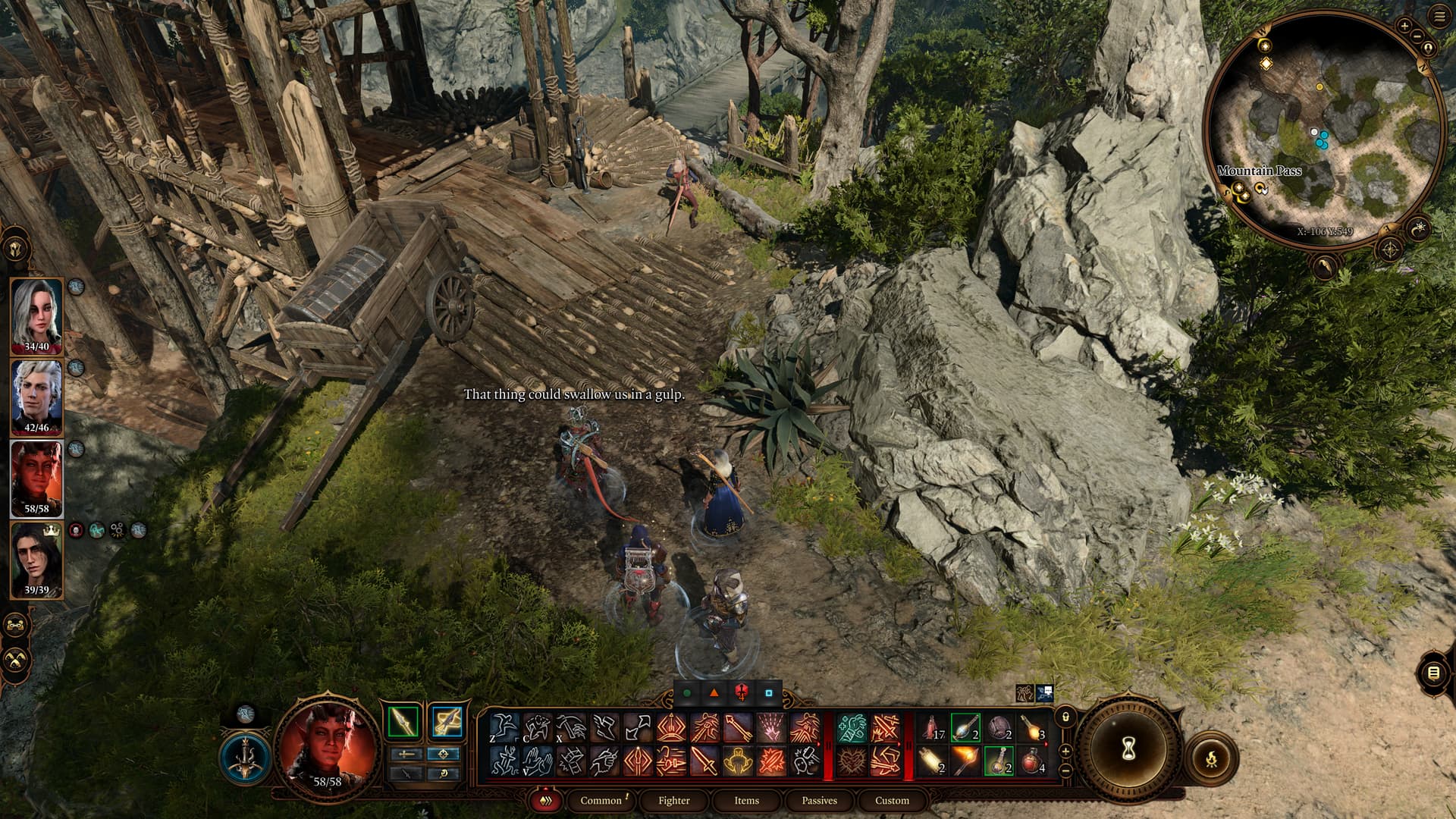Switch to the Custom hotbar tab

[x=892, y=800]
